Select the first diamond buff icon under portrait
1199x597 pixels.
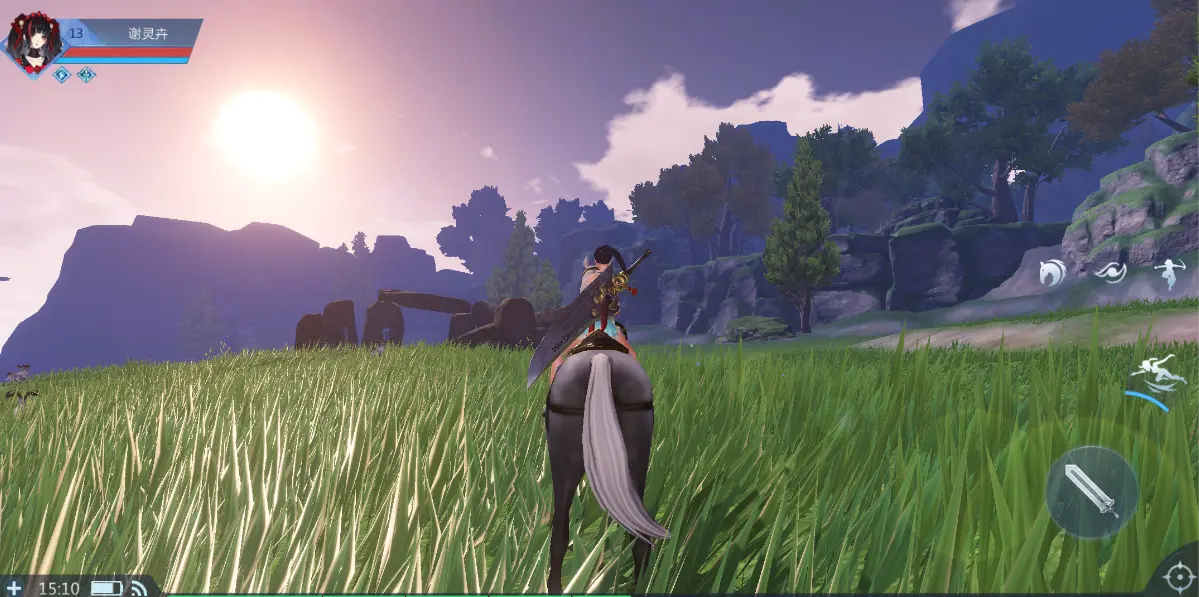pyautogui.click(x=62, y=75)
